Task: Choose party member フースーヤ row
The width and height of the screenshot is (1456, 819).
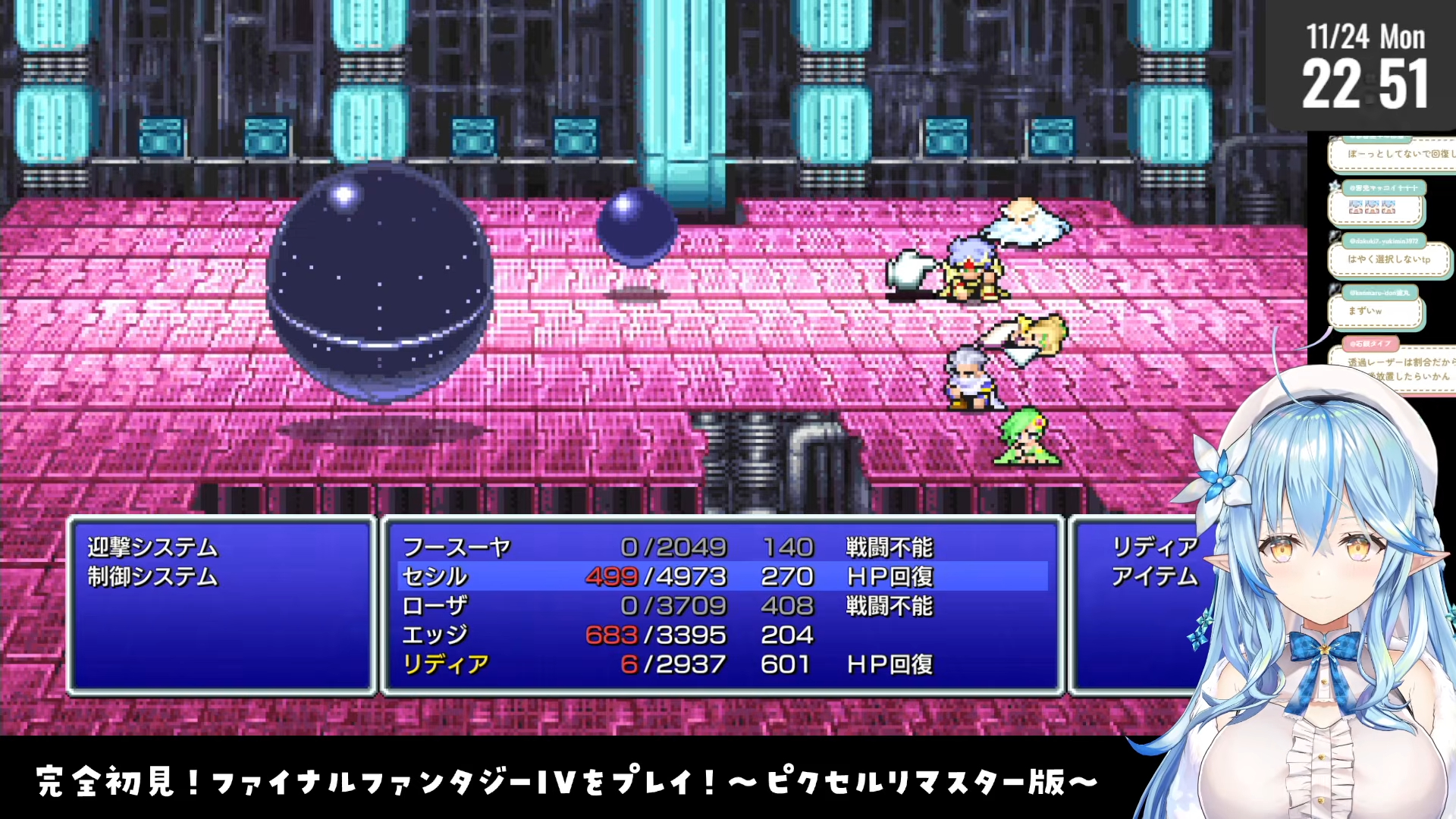Action: click(457, 547)
